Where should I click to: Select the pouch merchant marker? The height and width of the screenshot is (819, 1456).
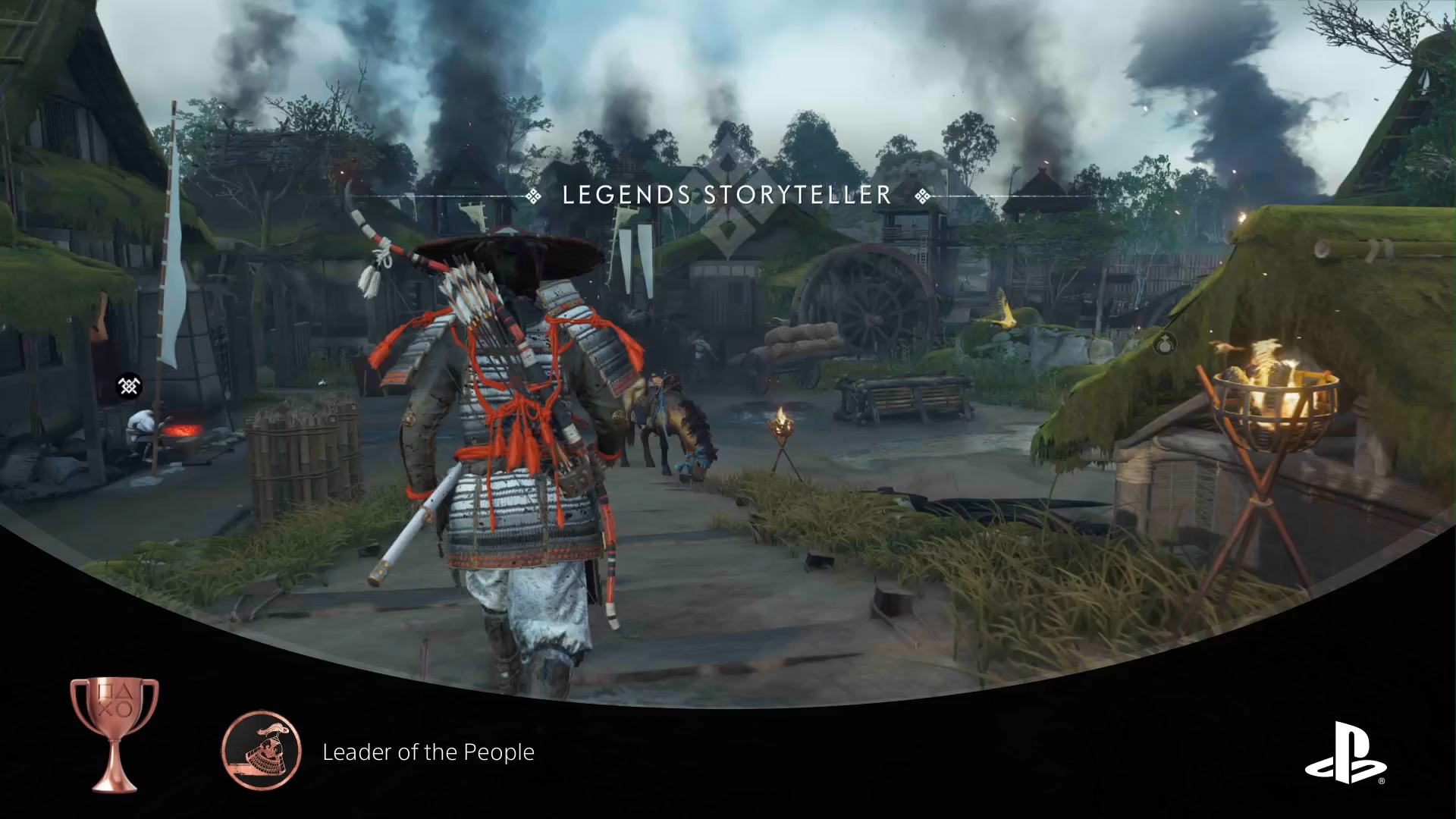1166,344
